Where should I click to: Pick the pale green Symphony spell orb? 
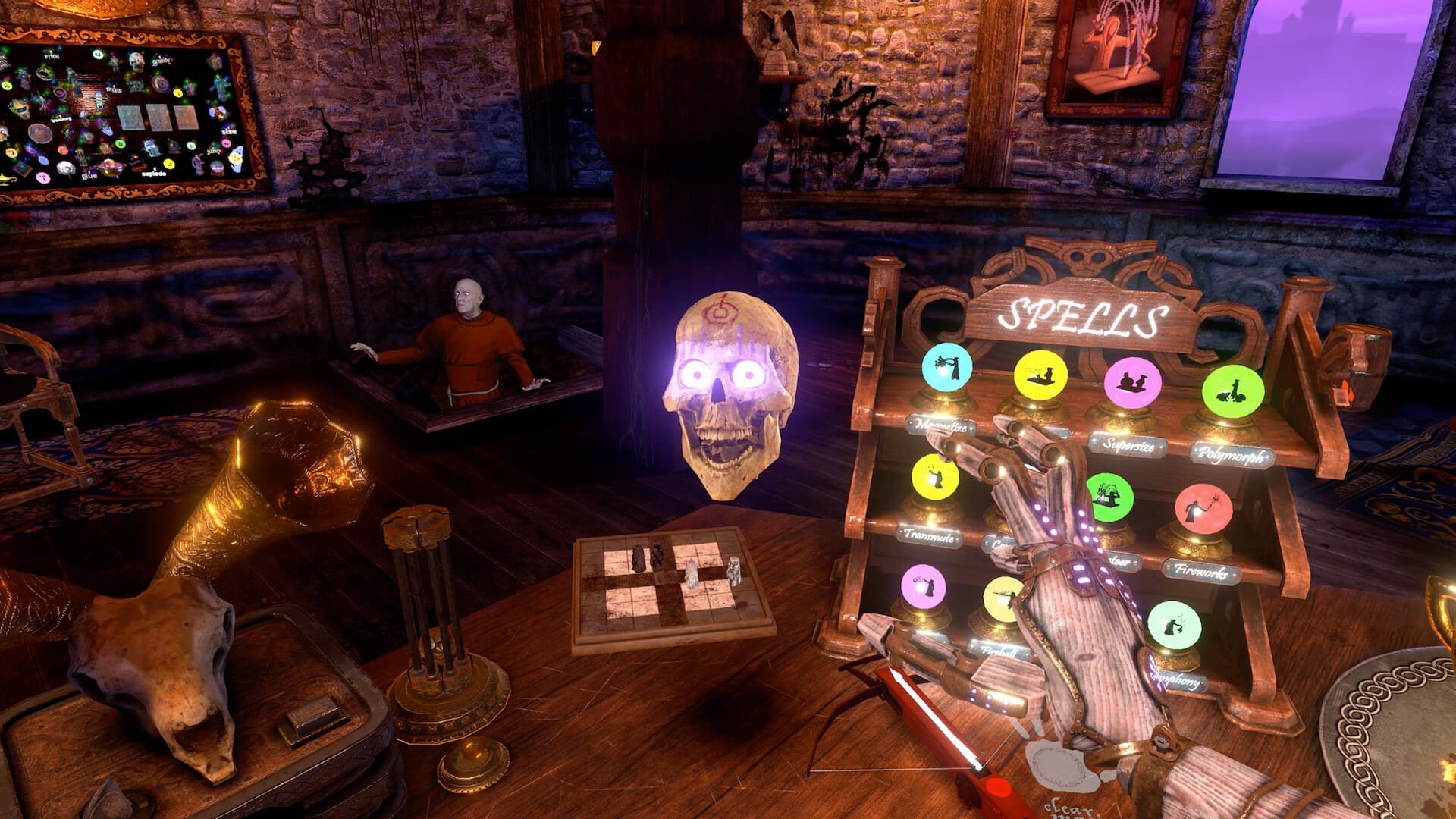1174,625
